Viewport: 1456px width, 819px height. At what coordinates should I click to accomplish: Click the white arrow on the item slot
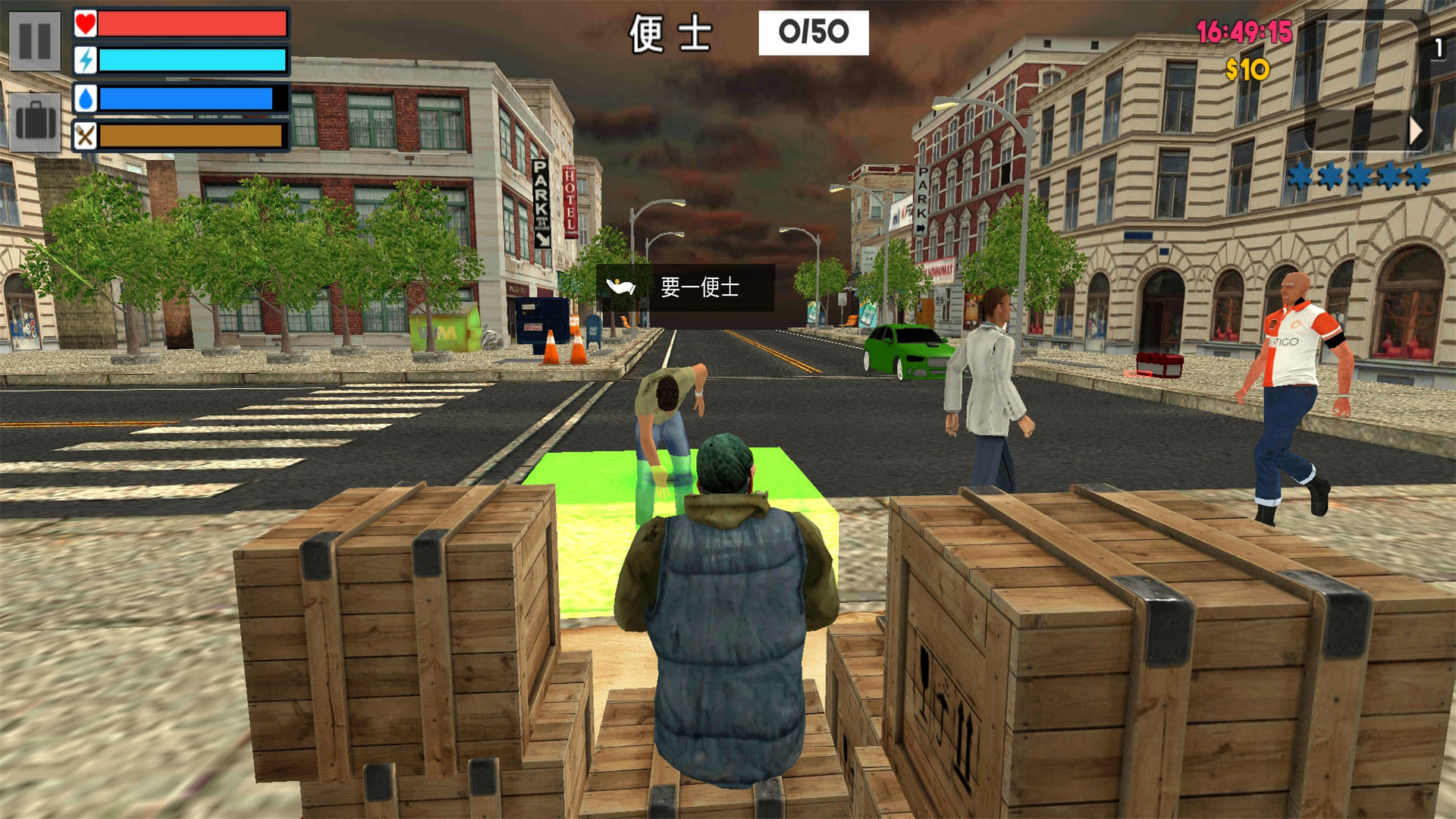coord(1415,131)
